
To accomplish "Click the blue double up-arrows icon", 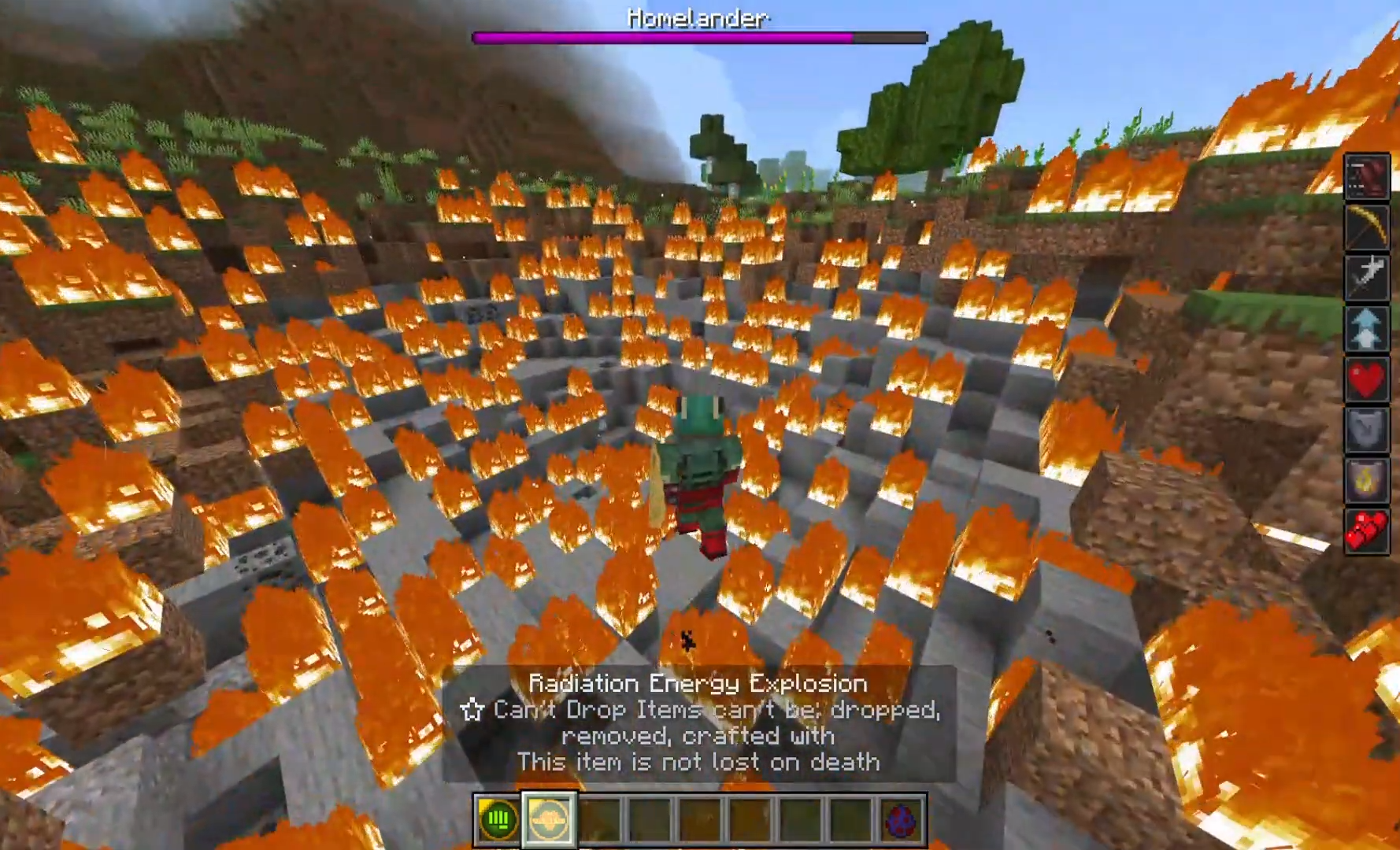I will [1366, 328].
